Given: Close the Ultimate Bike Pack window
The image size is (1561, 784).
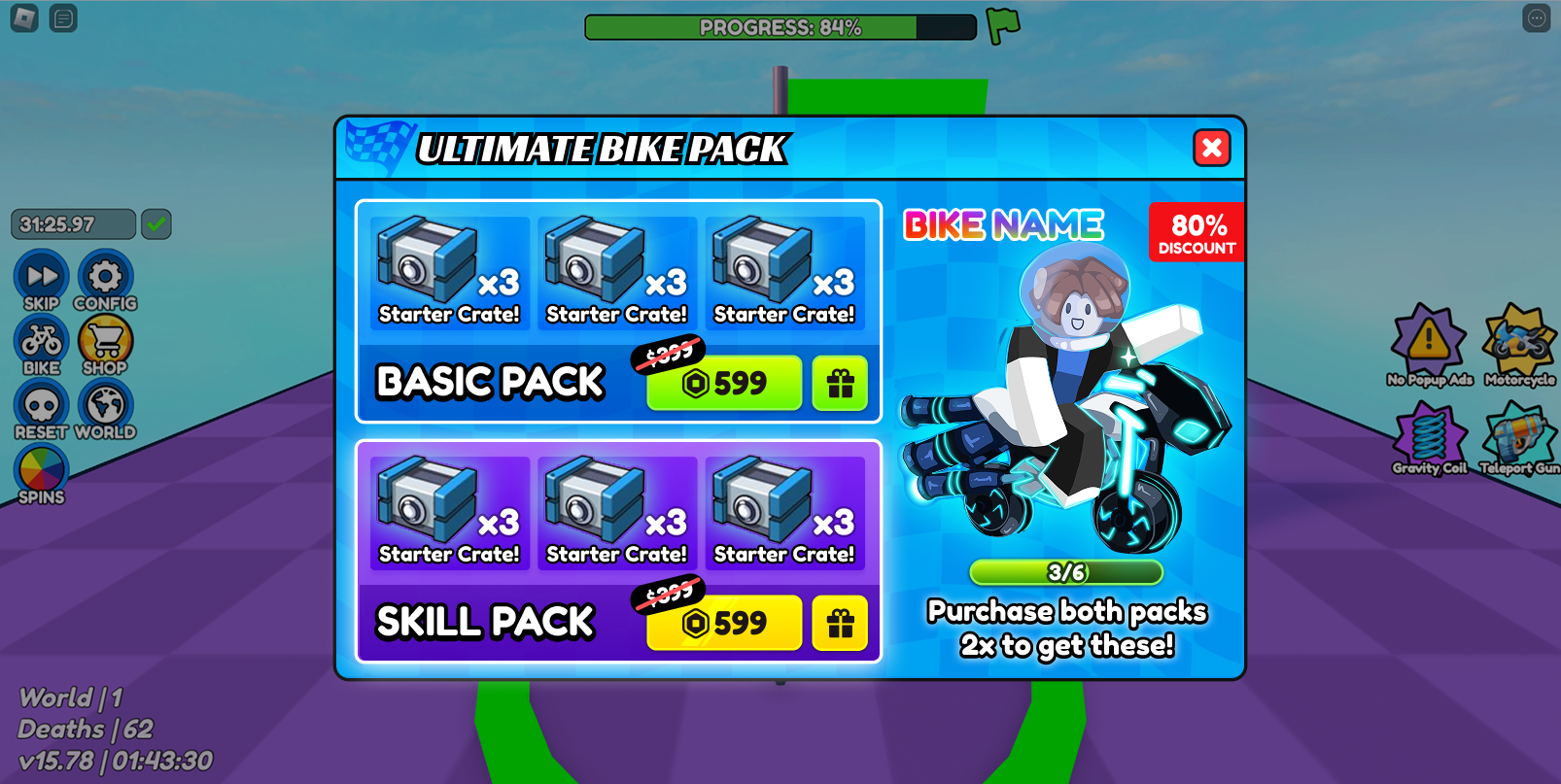Looking at the screenshot, I should tap(1211, 148).
